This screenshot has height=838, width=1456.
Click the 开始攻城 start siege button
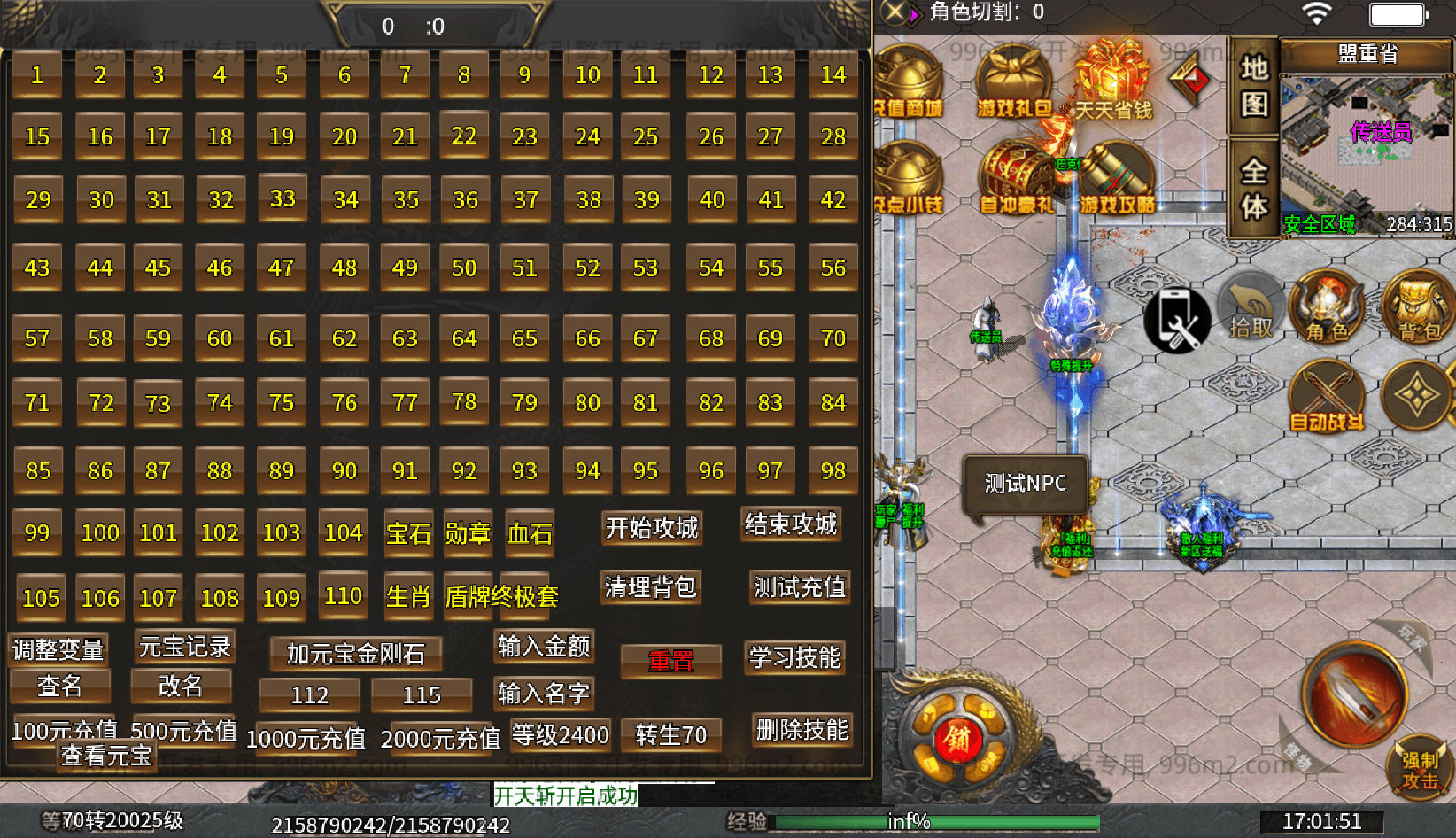pyautogui.click(x=651, y=526)
